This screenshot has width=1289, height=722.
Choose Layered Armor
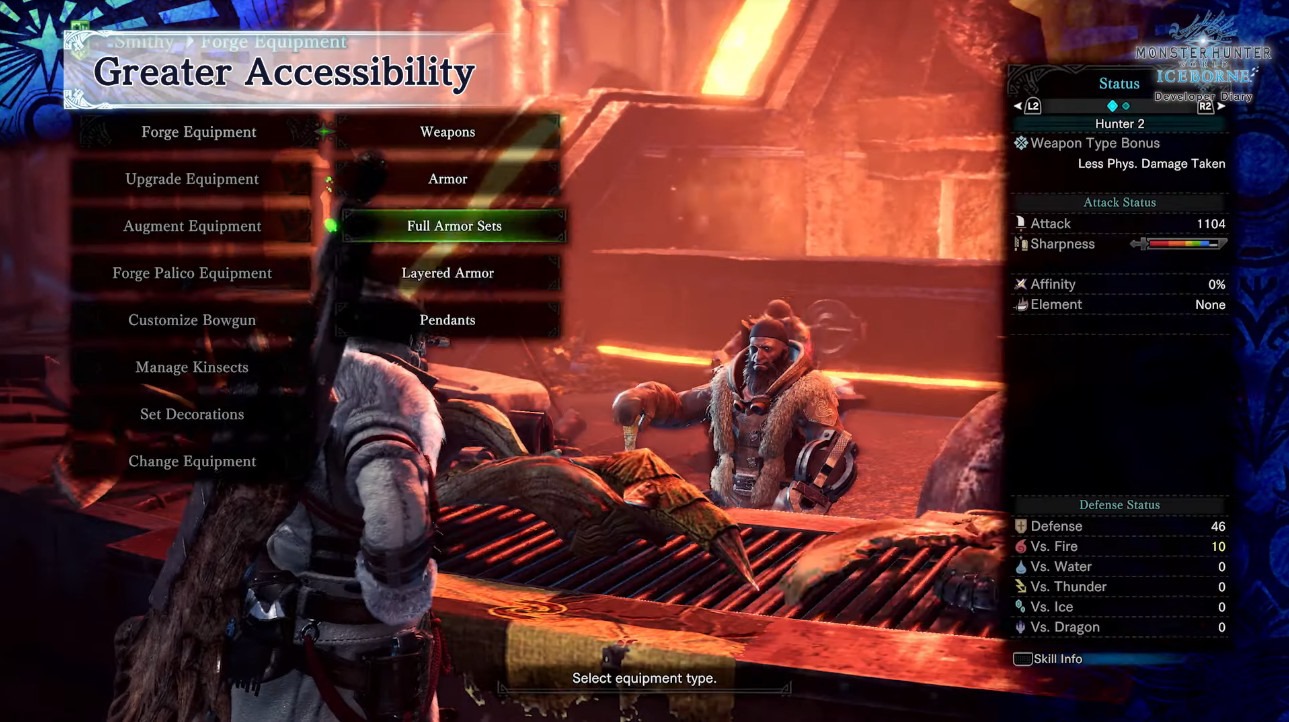[447, 273]
